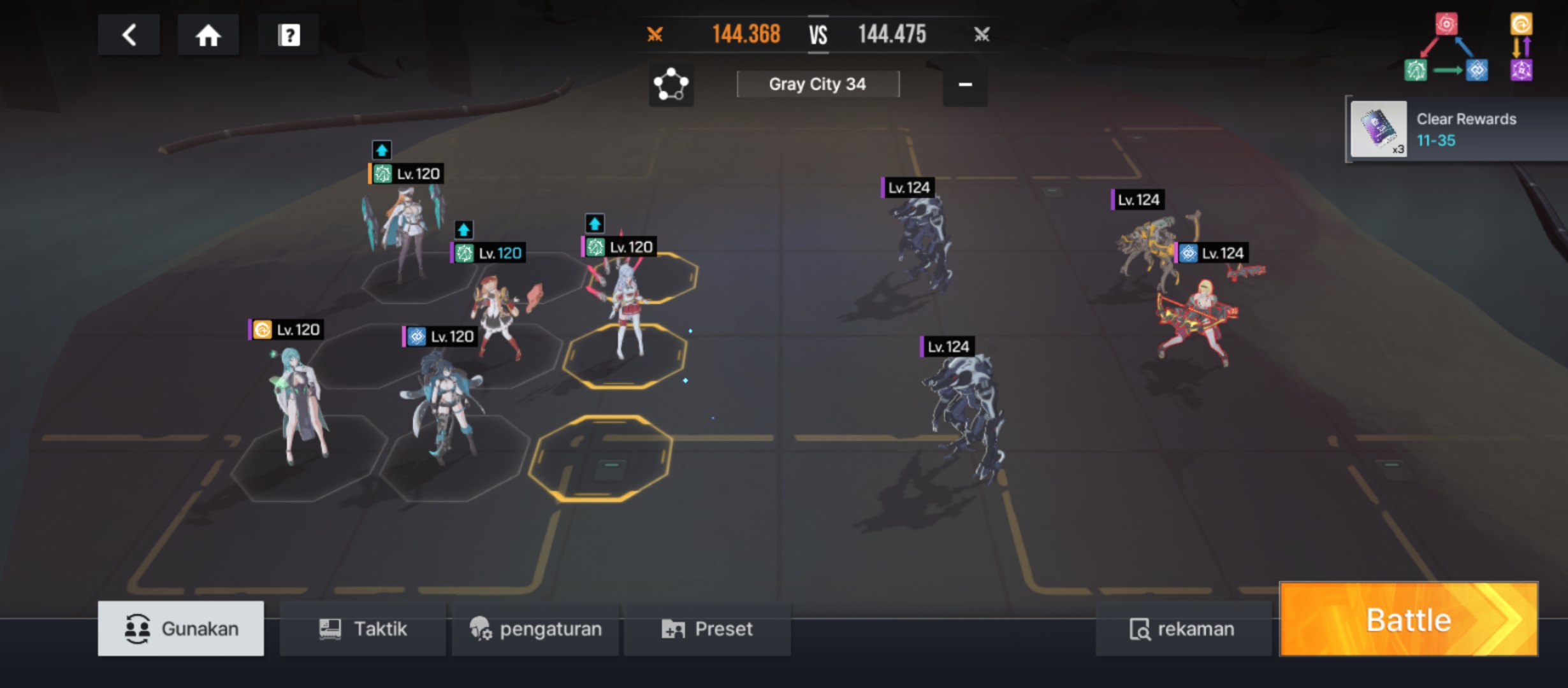Select the Gray City 34 stage label
1568x688 pixels.
(818, 84)
